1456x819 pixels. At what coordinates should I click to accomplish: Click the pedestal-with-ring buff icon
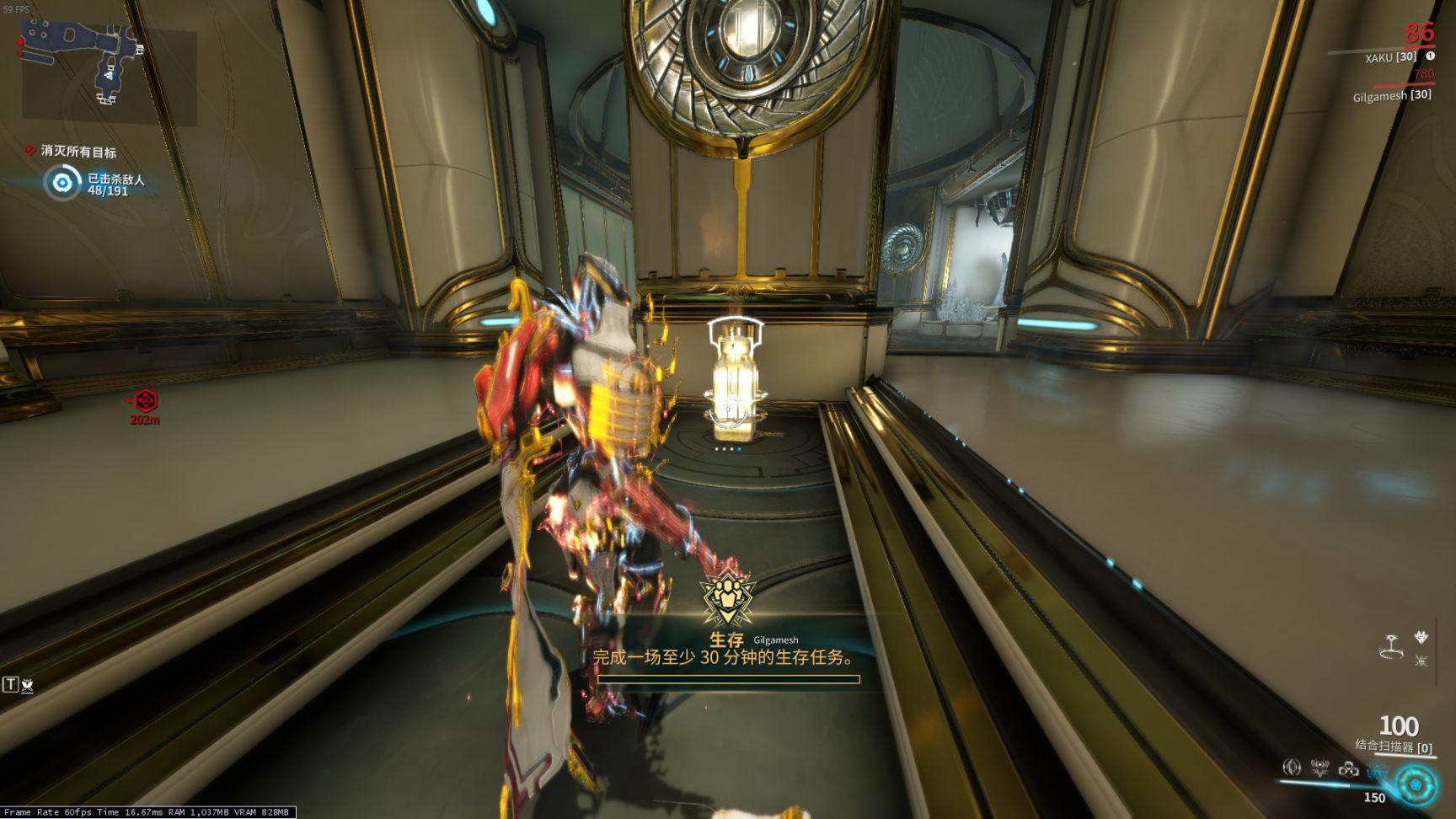(1391, 646)
